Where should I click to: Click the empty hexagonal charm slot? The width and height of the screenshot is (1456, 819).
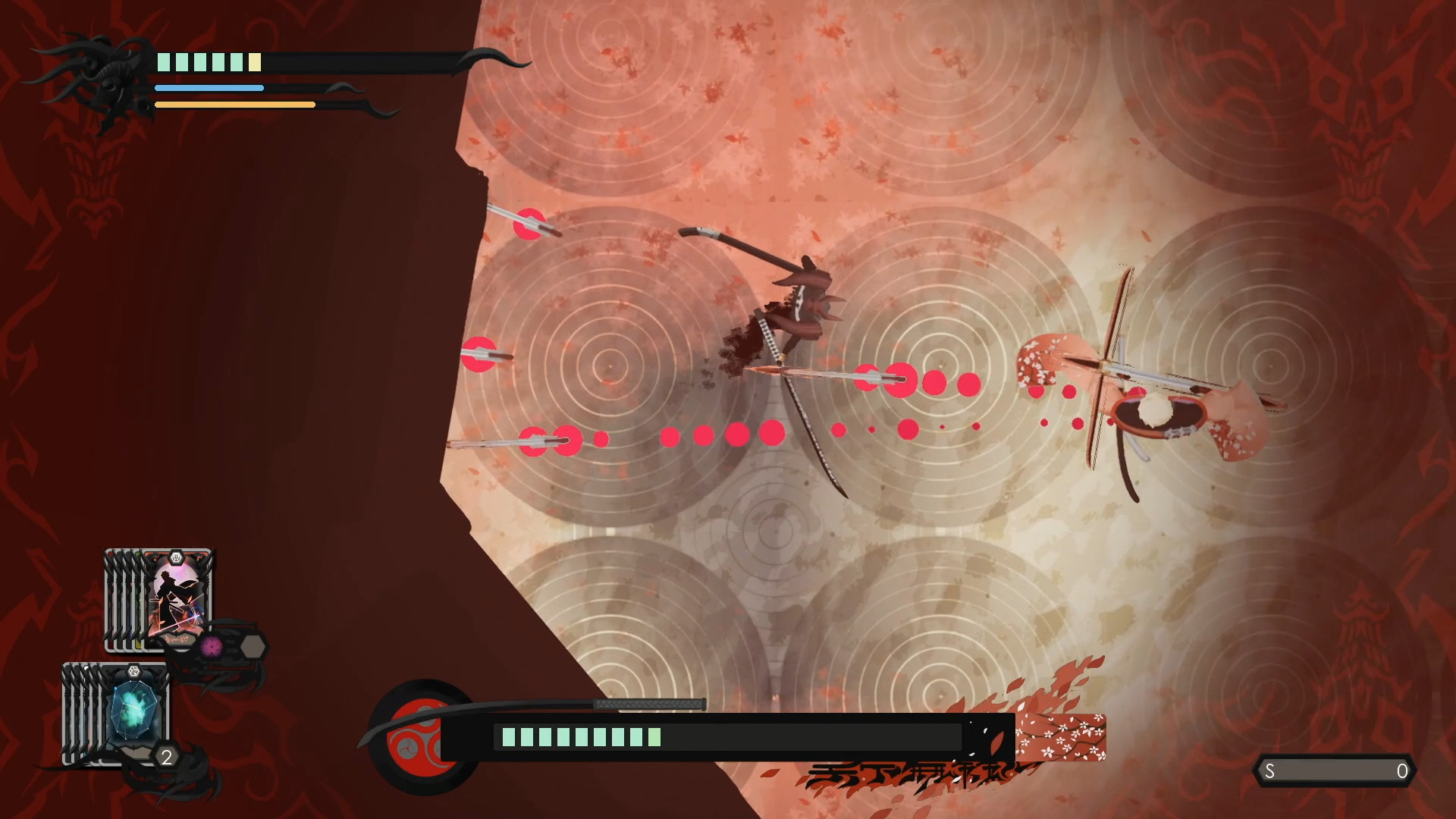252,645
